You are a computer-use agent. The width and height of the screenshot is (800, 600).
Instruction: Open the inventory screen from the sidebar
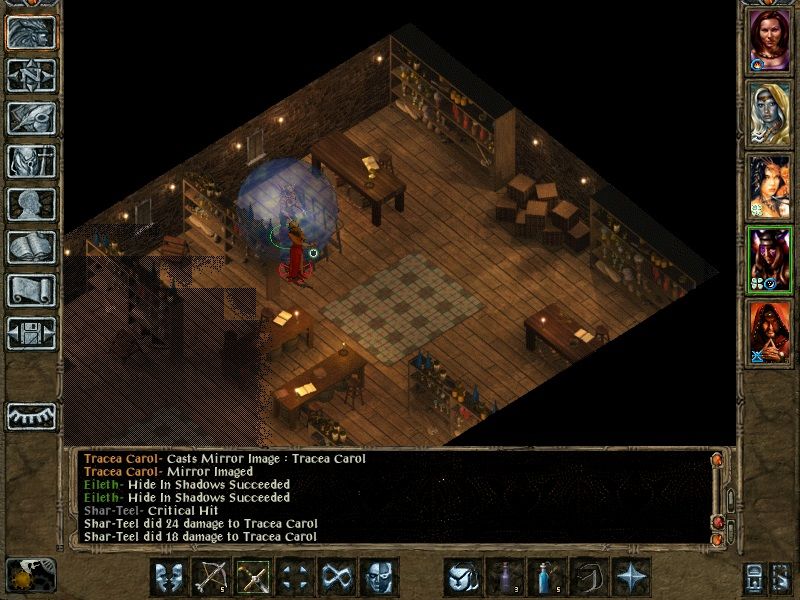coord(31,161)
